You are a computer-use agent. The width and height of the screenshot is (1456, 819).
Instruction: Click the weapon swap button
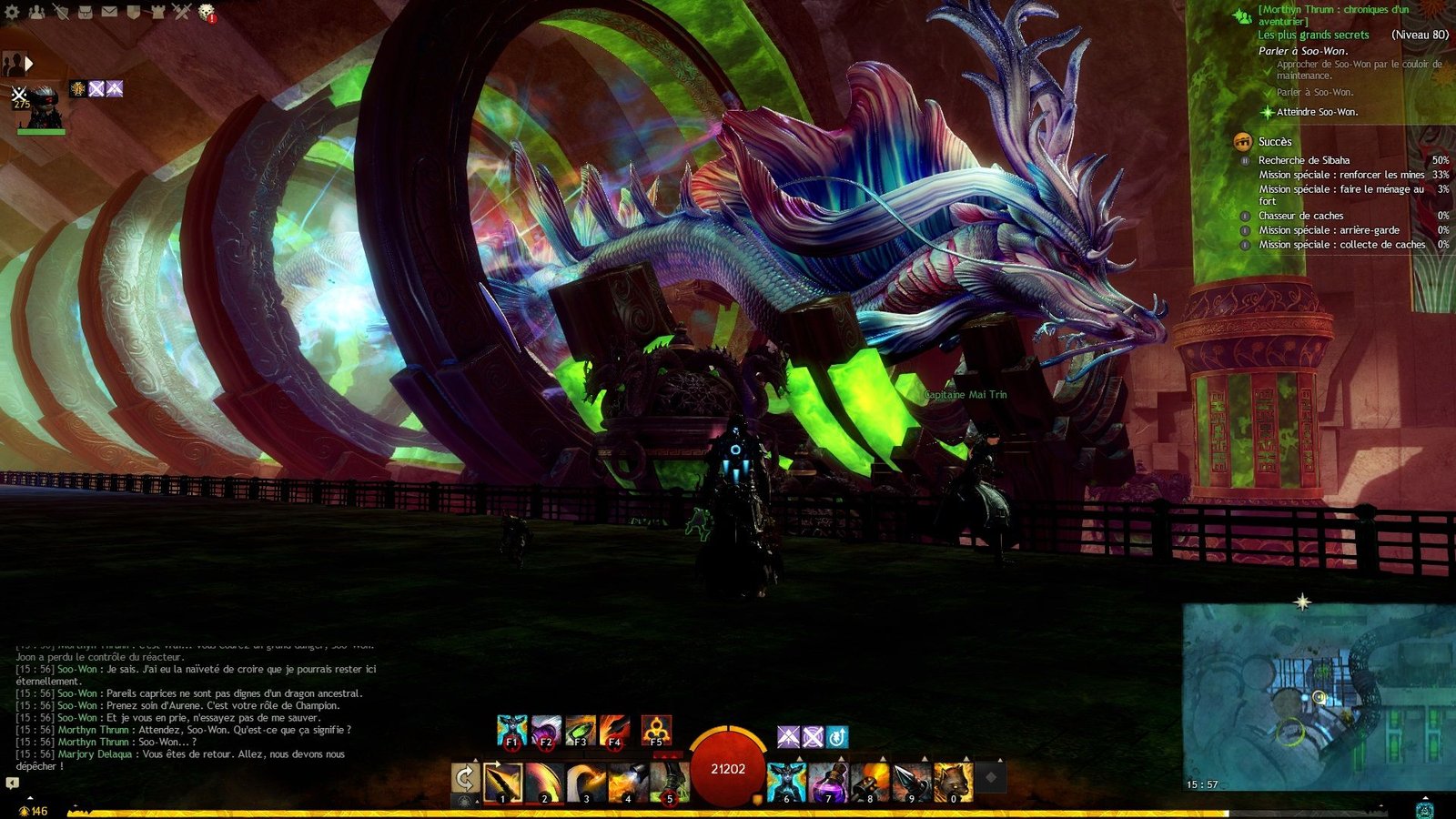coord(465,779)
